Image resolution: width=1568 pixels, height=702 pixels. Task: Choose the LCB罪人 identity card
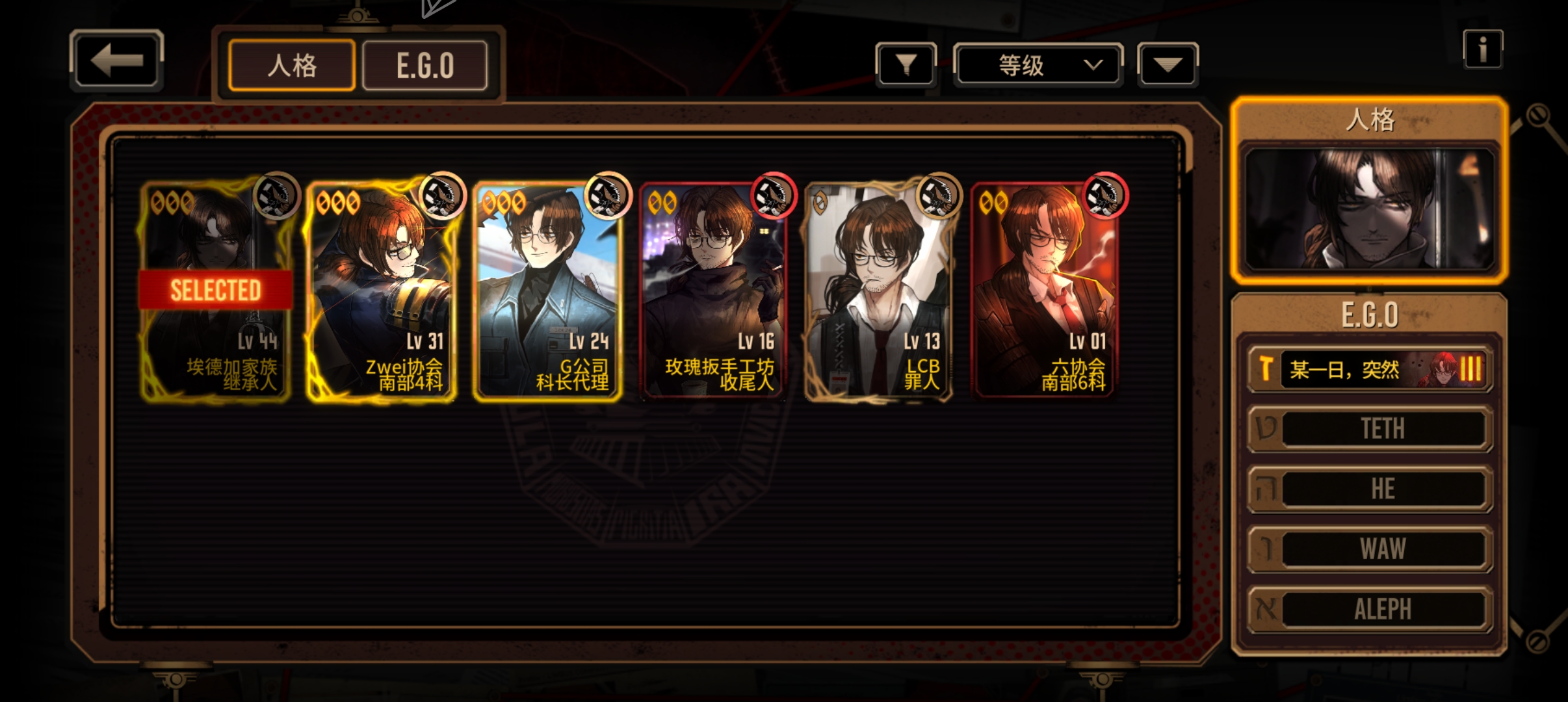(x=879, y=290)
